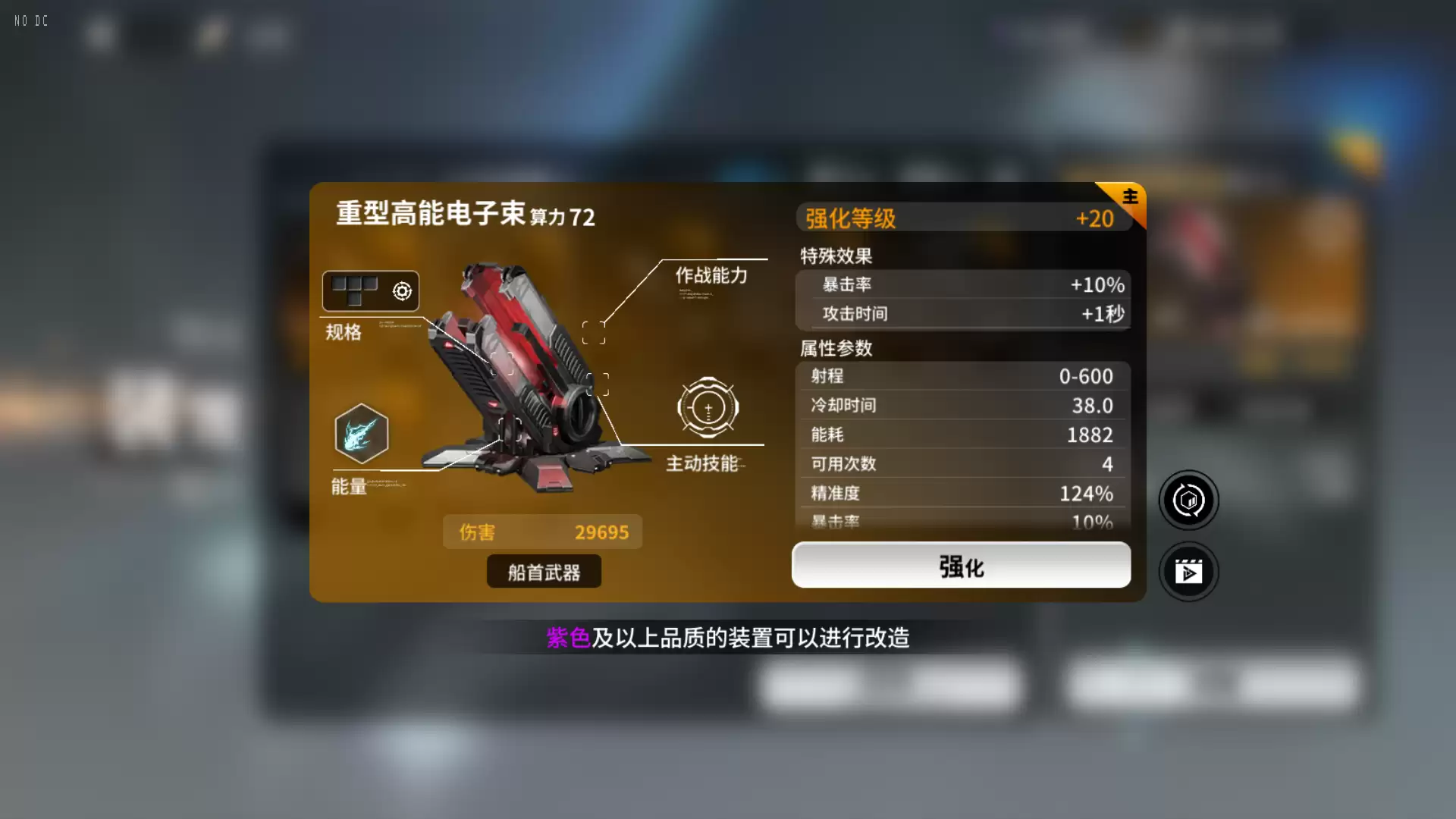Click the marker below the weapon base
The height and width of the screenshot is (819, 1456).
coord(510,428)
